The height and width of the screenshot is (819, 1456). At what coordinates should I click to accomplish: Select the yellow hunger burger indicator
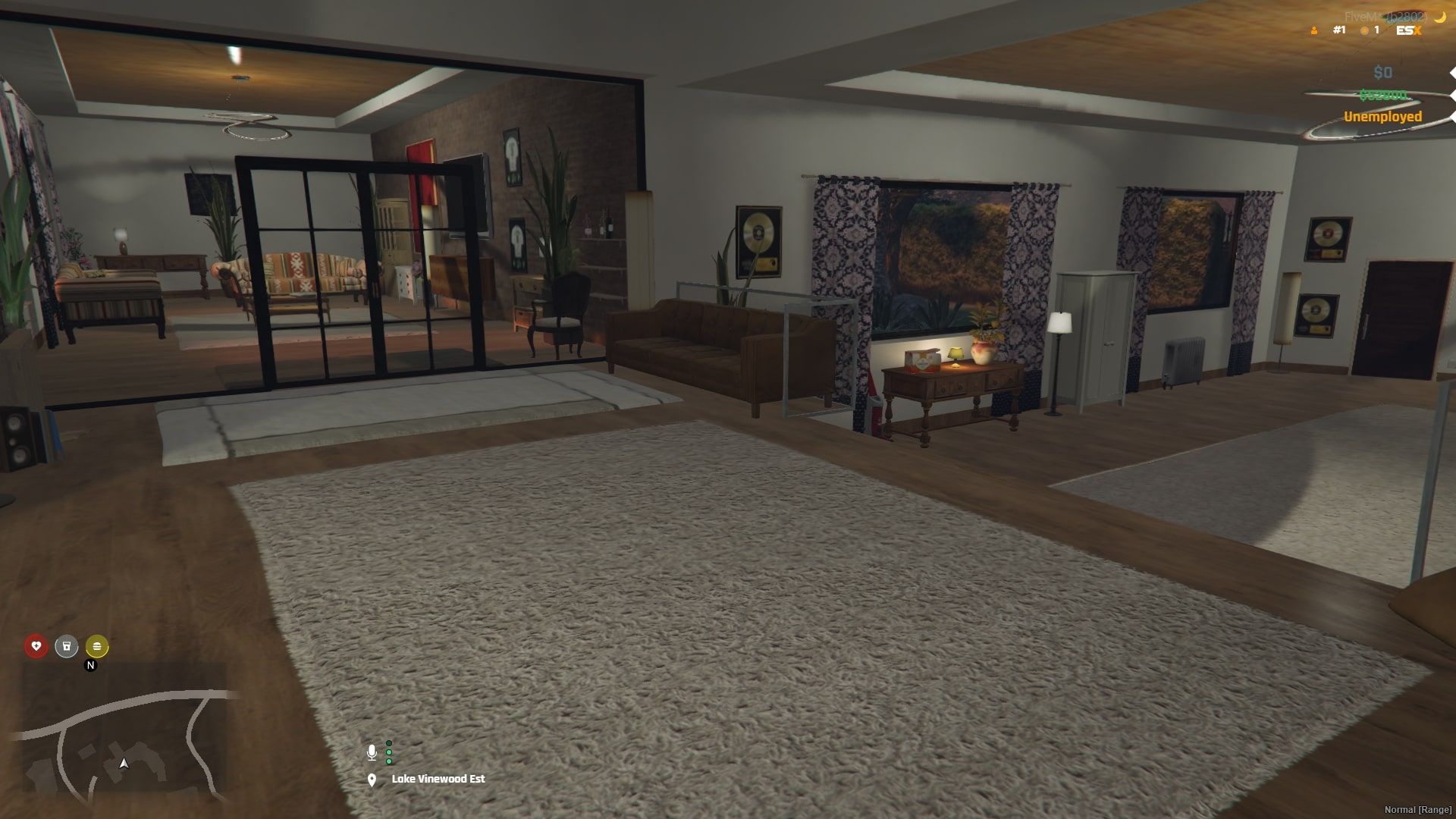click(x=96, y=648)
